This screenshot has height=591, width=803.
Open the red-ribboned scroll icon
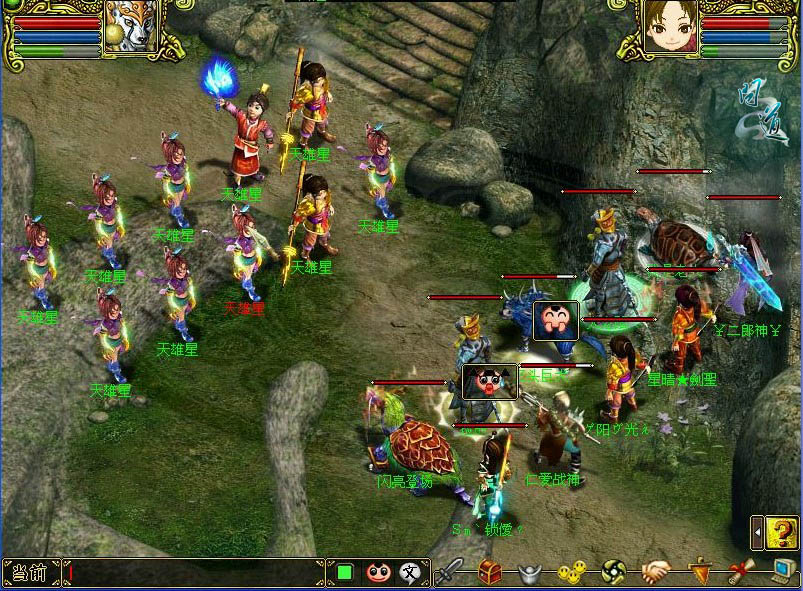coord(741,572)
